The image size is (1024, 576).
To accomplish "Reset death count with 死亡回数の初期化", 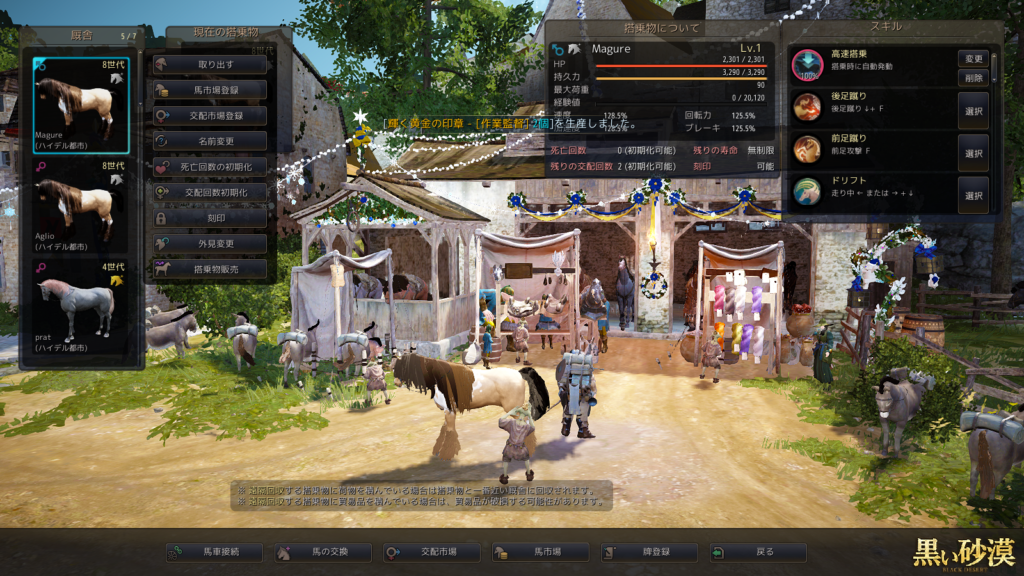I will pos(210,166).
